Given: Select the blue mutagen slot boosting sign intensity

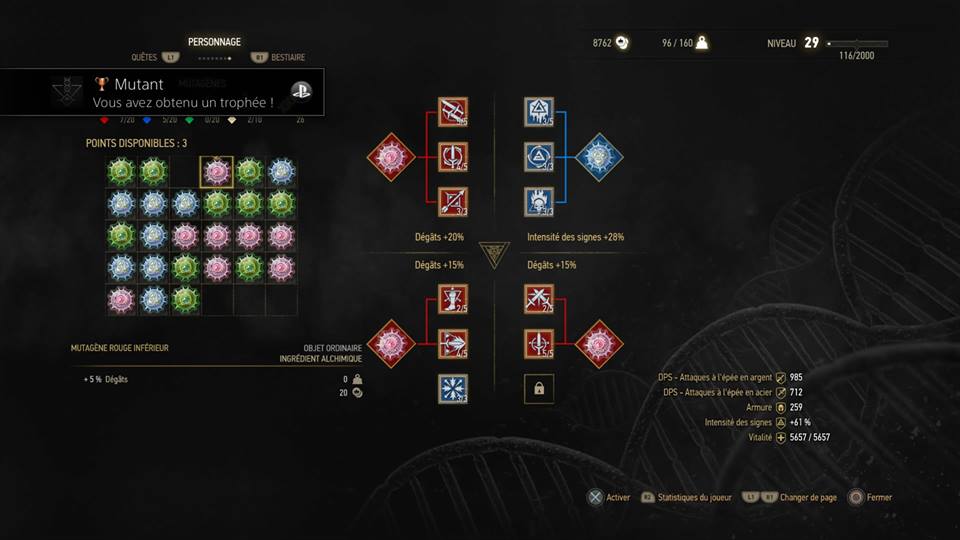Looking at the screenshot, I should 599,157.
